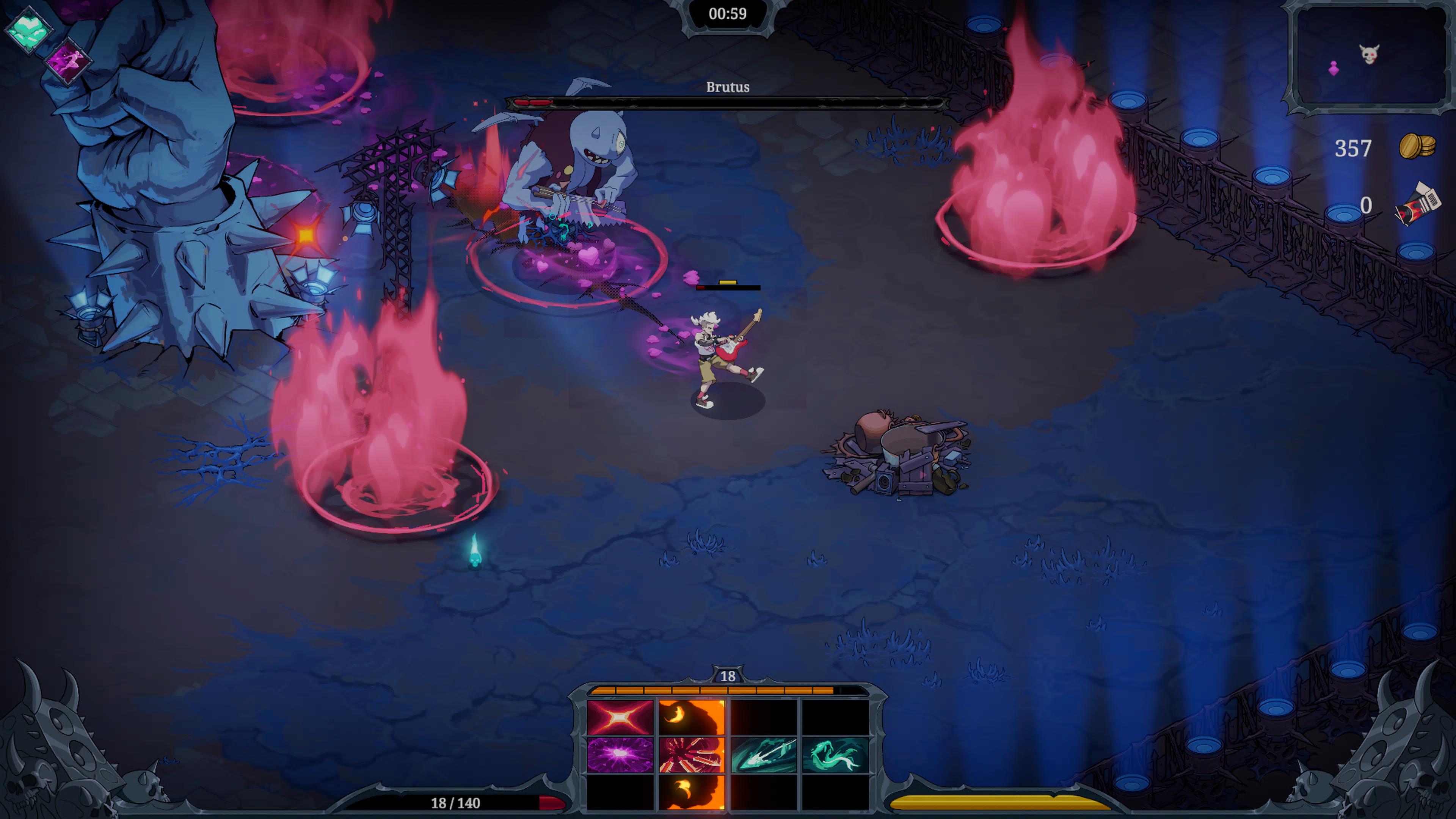Click the green diamond buff icon
The width and height of the screenshot is (1456, 819).
[x=28, y=30]
